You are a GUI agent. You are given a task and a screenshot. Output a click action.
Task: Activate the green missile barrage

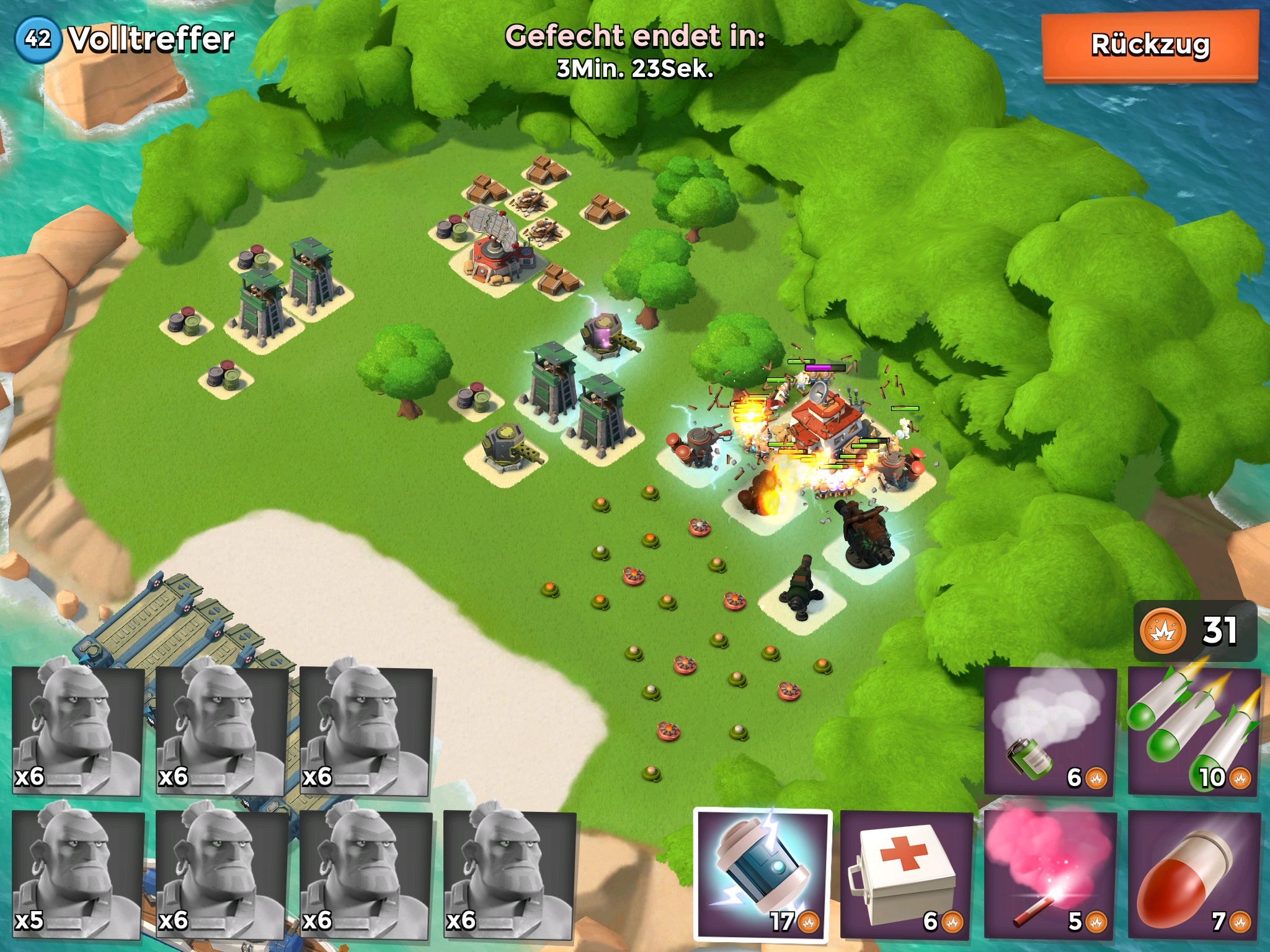pos(1194,731)
